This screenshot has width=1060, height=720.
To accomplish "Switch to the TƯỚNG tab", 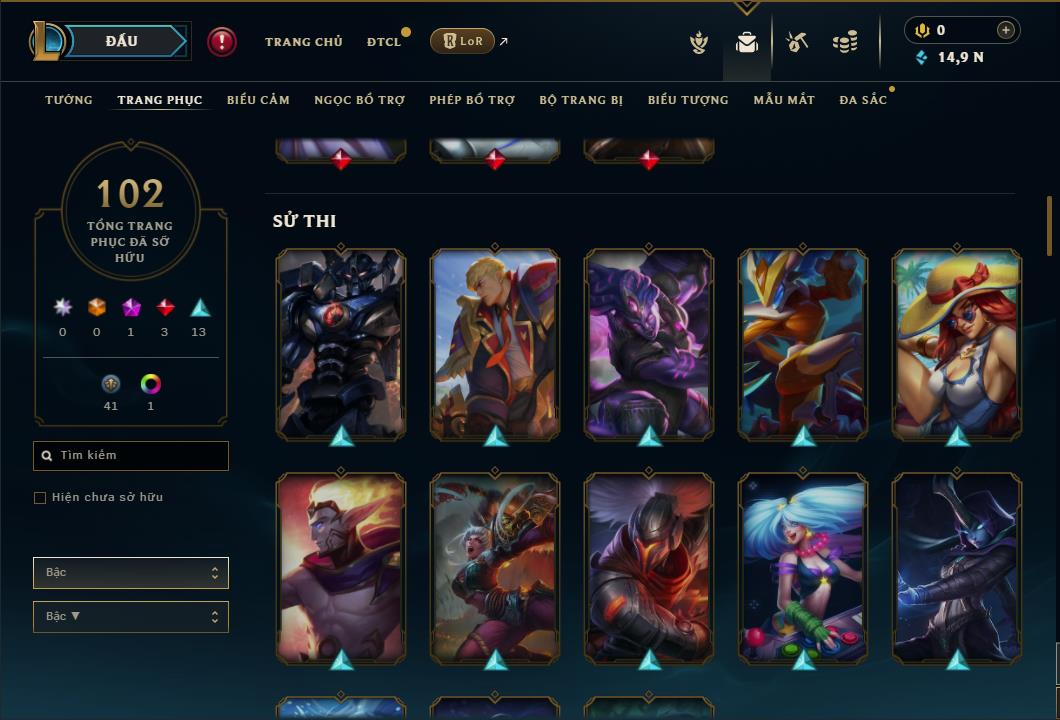I will coord(69,100).
